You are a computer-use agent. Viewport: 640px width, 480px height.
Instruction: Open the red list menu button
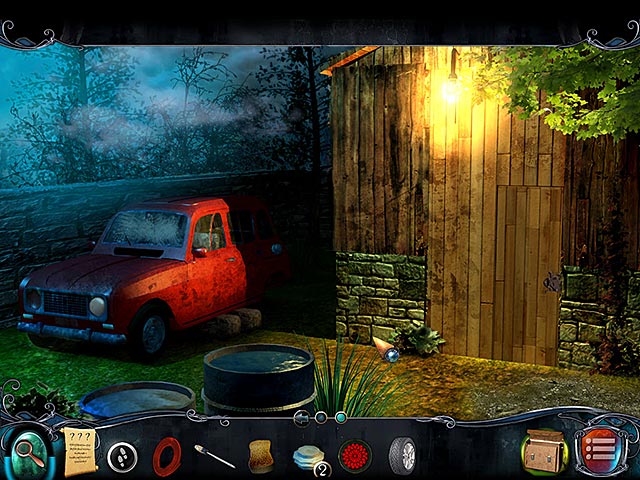coord(598,451)
